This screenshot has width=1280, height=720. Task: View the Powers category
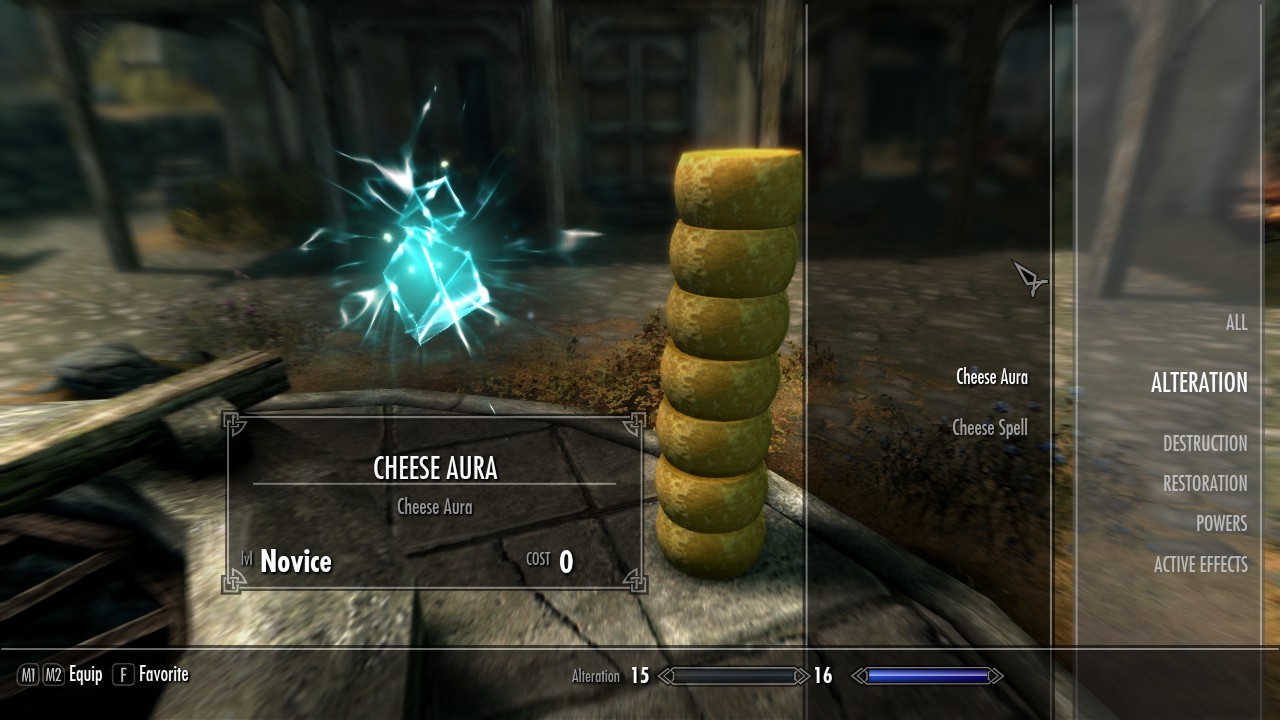[x=1221, y=524]
